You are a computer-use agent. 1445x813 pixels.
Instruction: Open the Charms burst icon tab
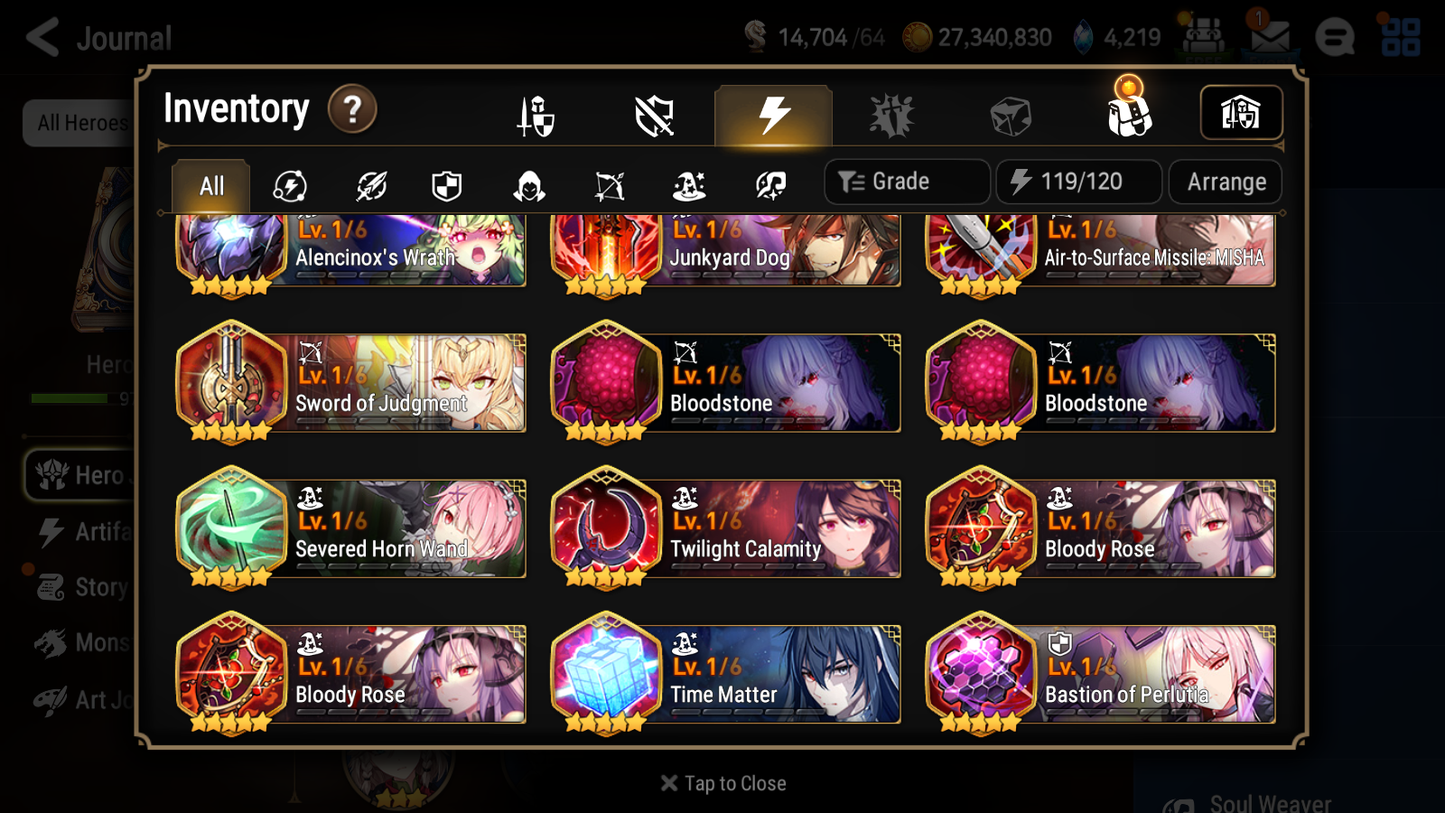891,114
